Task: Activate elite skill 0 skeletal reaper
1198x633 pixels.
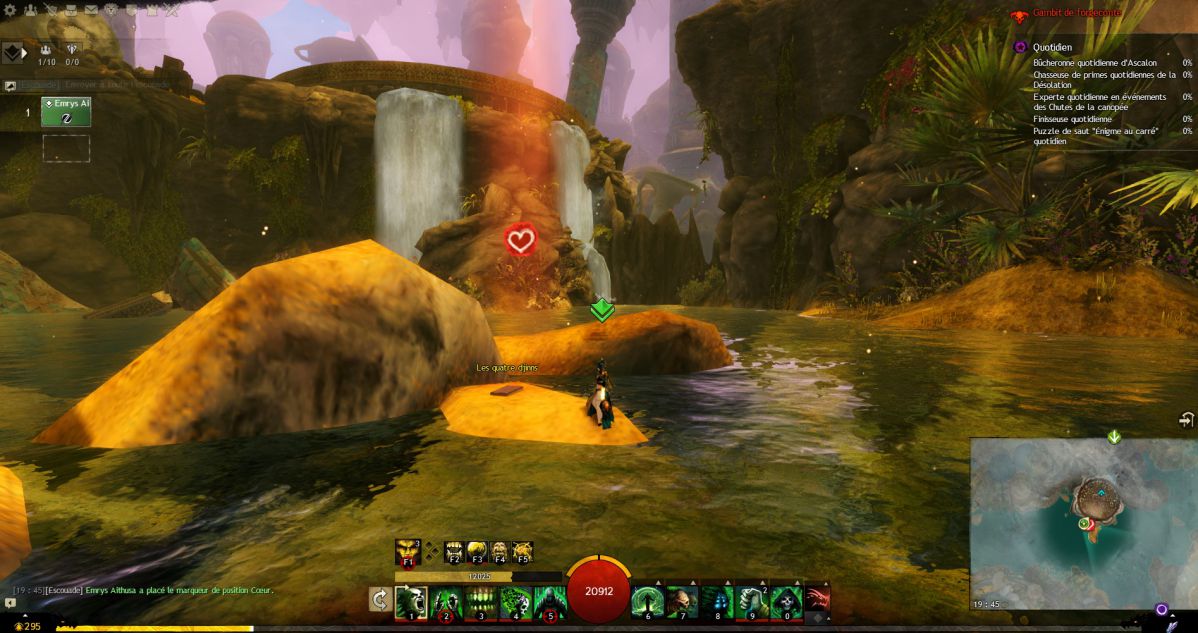Action: pos(787,602)
